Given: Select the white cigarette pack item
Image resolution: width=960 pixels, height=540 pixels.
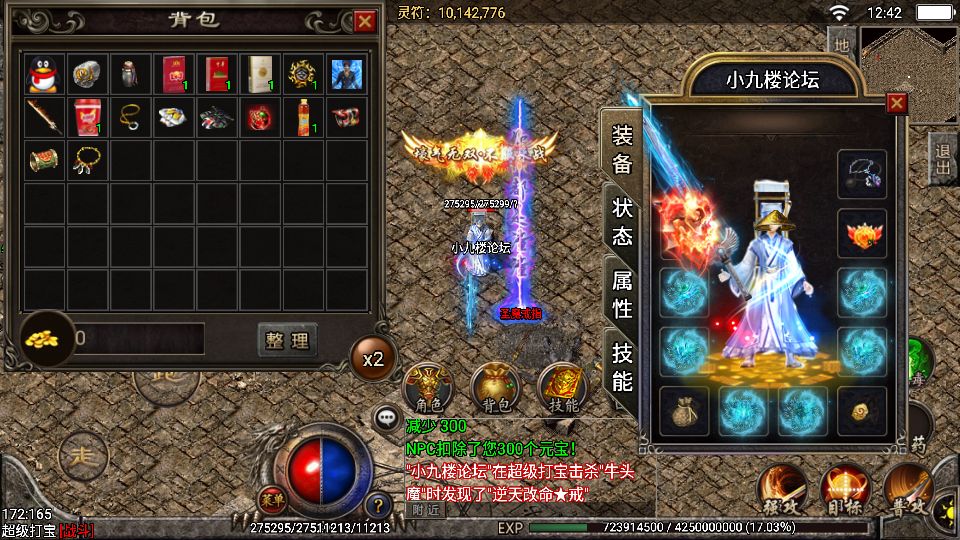Looking at the screenshot, I should (259, 73).
